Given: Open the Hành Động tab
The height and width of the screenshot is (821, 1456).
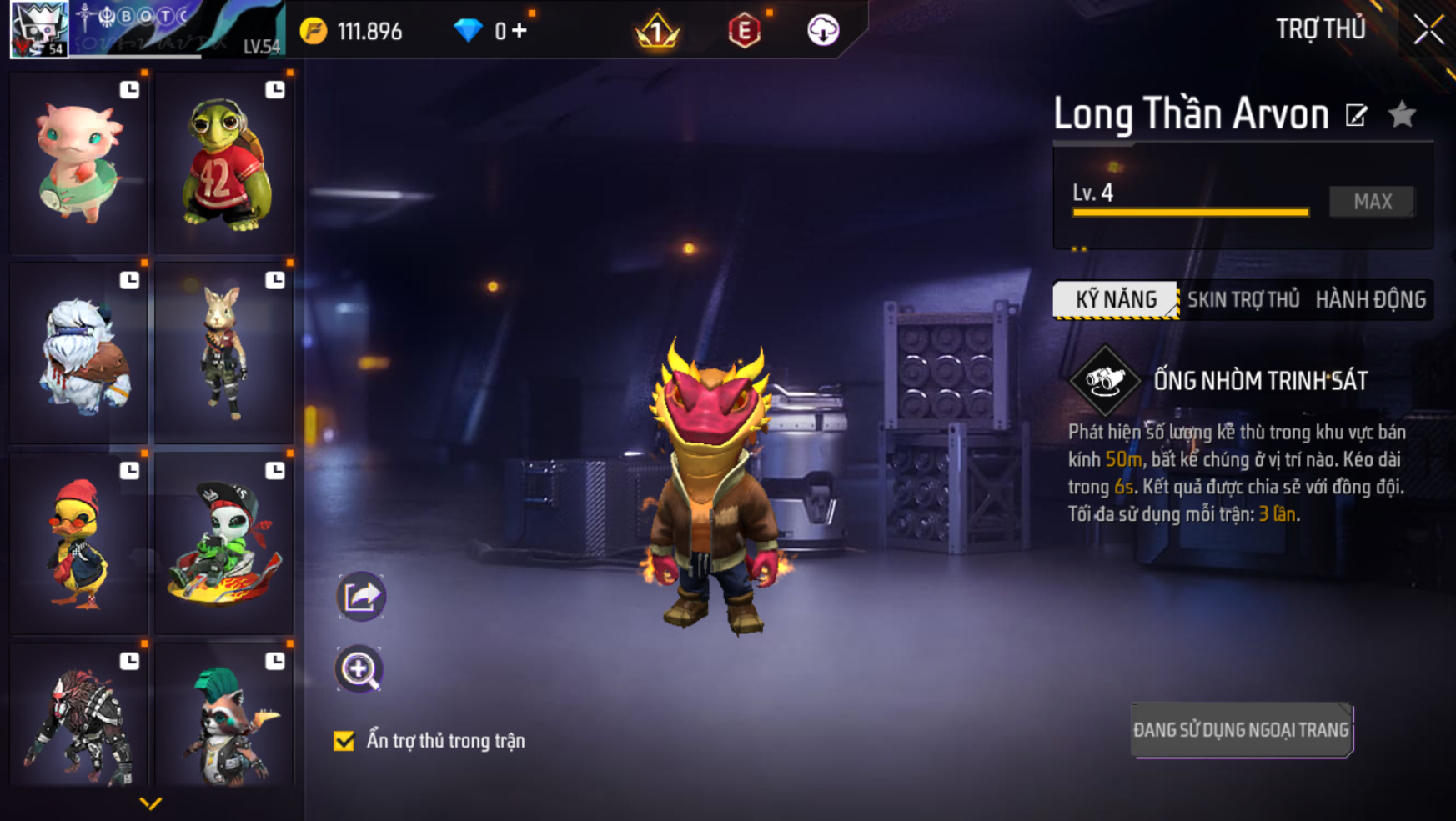Looking at the screenshot, I should 1370,300.
